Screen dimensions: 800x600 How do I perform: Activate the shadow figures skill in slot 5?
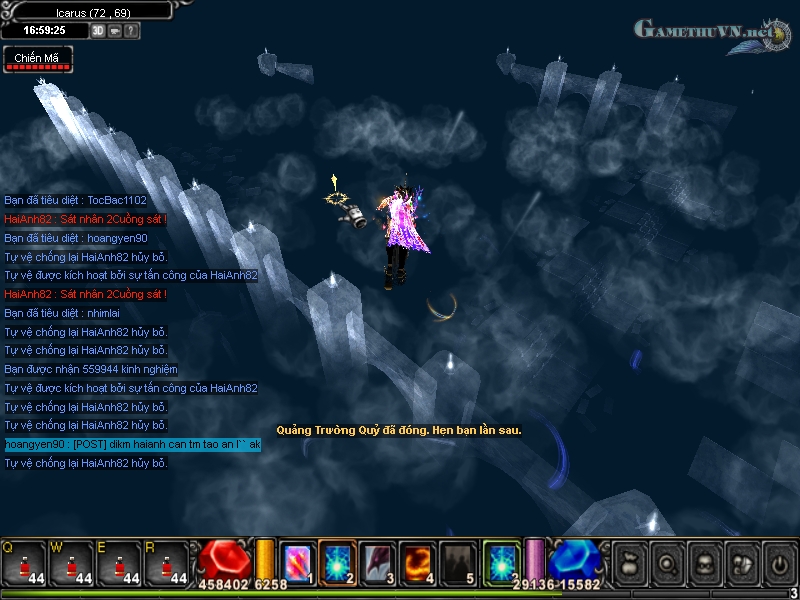[458, 561]
